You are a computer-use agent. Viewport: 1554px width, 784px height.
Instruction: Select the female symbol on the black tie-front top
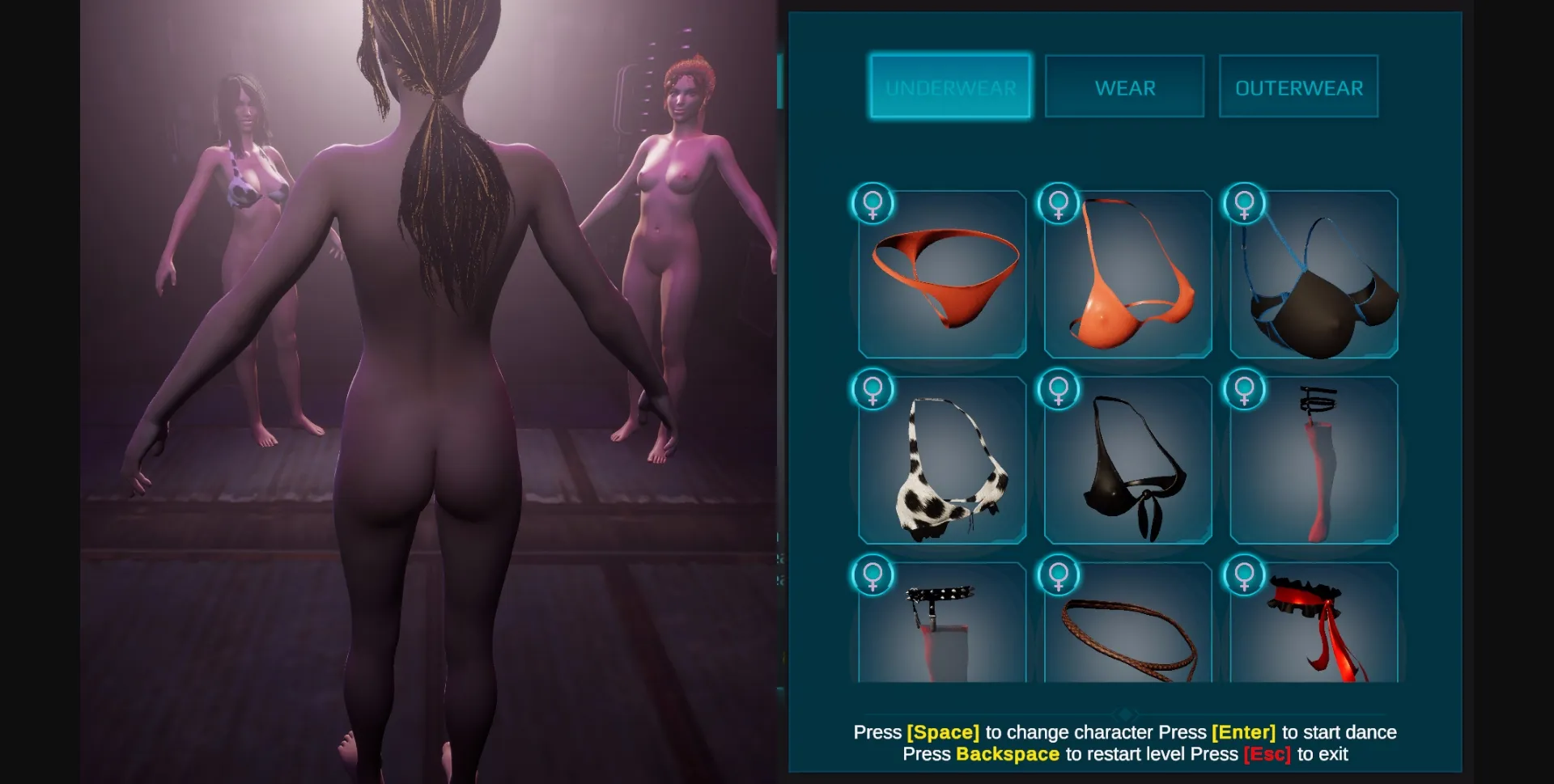click(1059, 388)
